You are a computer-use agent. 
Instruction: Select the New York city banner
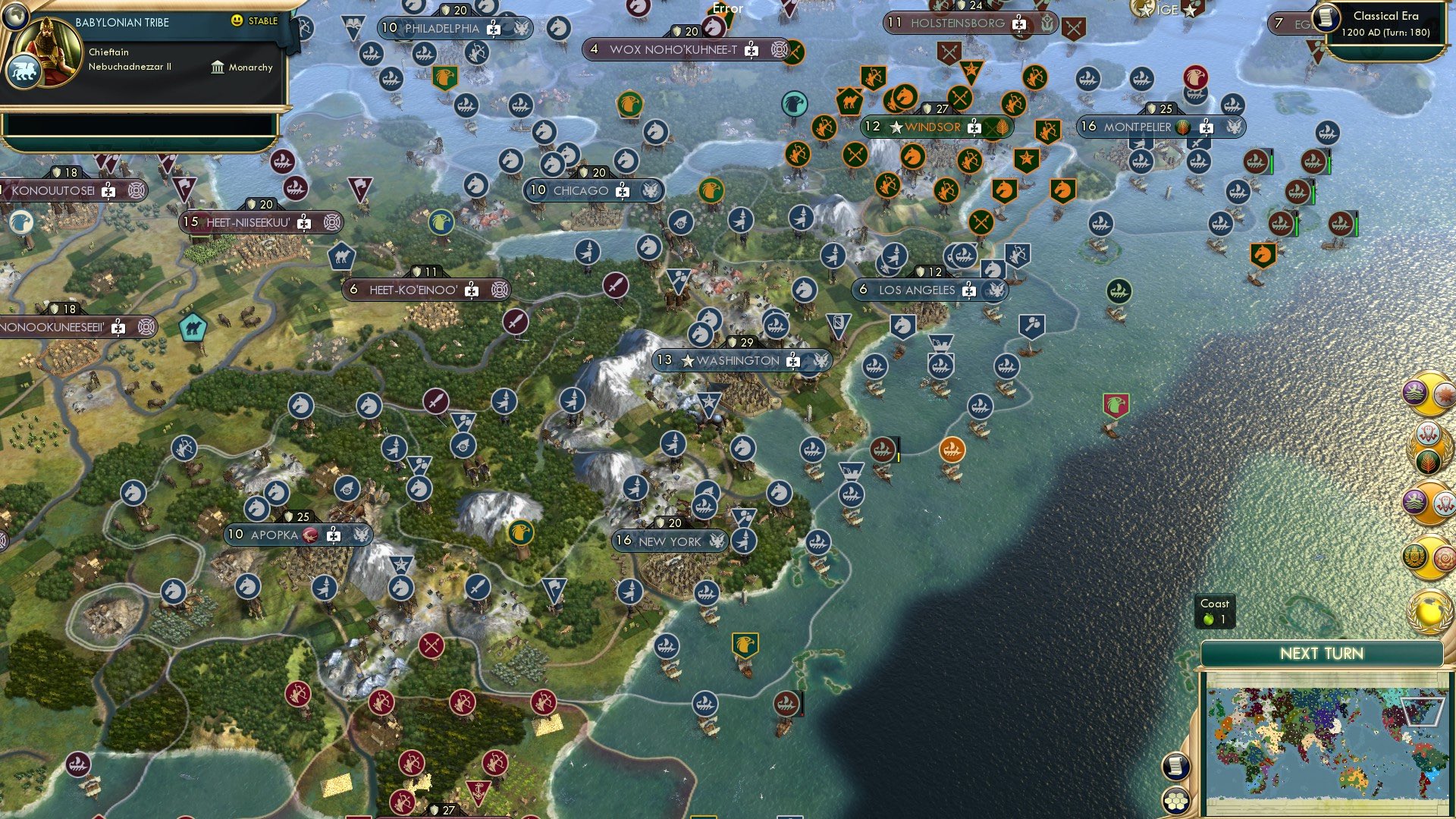(667, 541)
